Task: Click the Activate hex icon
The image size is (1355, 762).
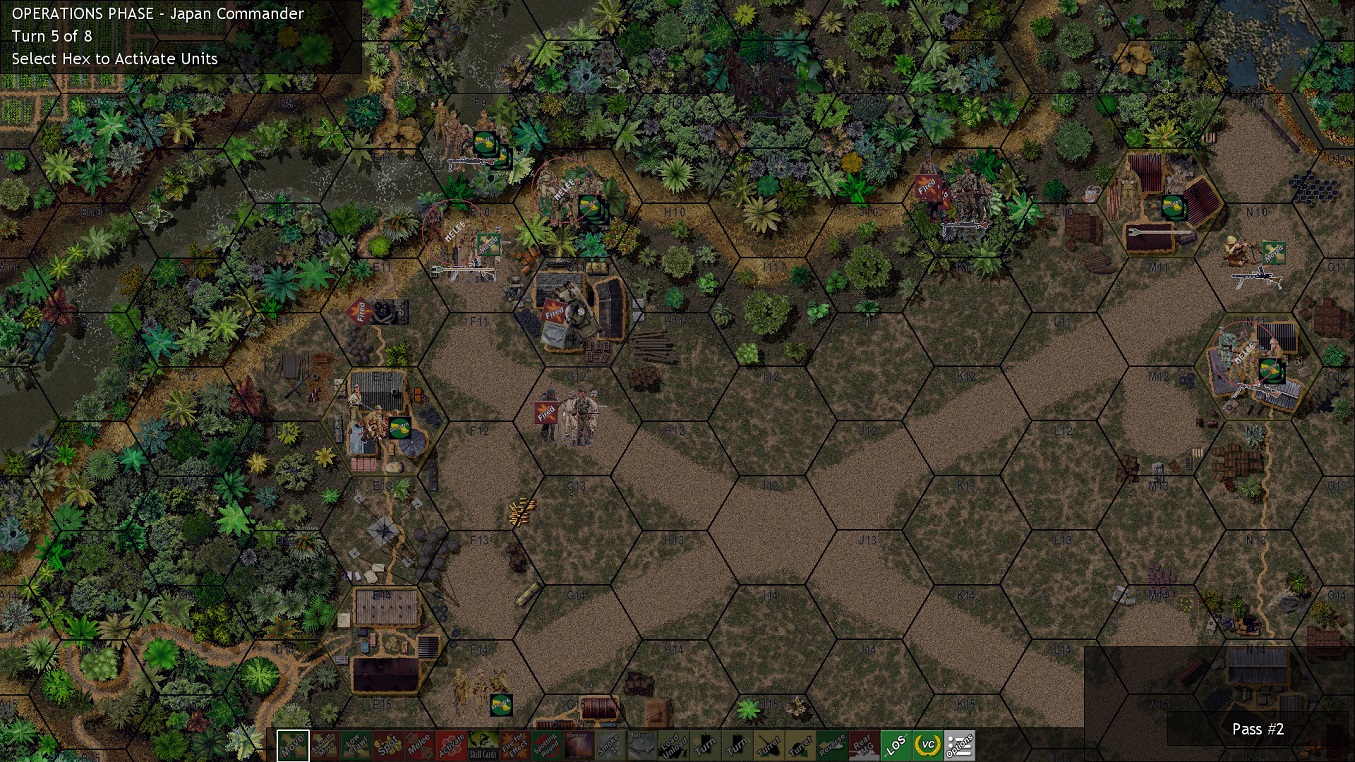Action: pyautogui.click(x=453, y=744)
